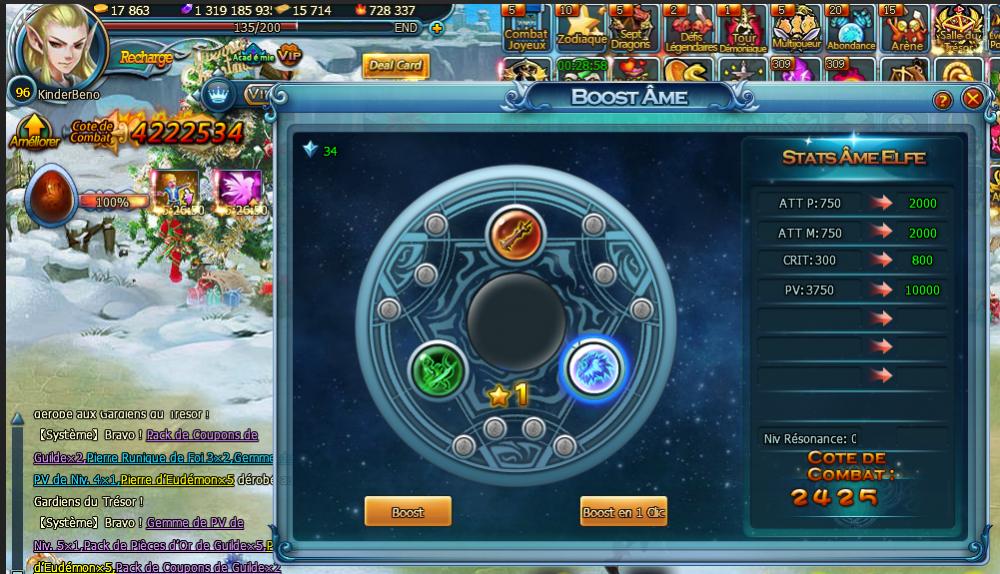The height and width of the screenshot is (574, 1000).
Task: Enter the Tour Démoniaque
Action: 742,27
